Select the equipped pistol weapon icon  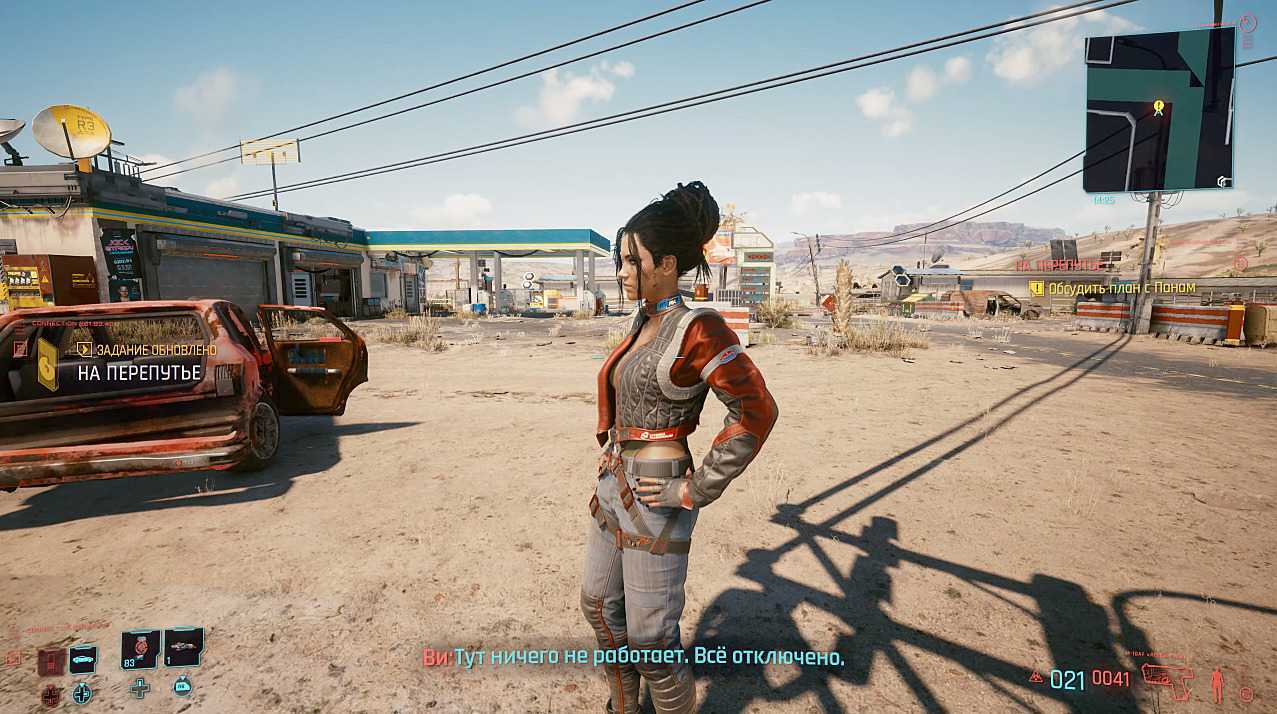(1167, 681)
